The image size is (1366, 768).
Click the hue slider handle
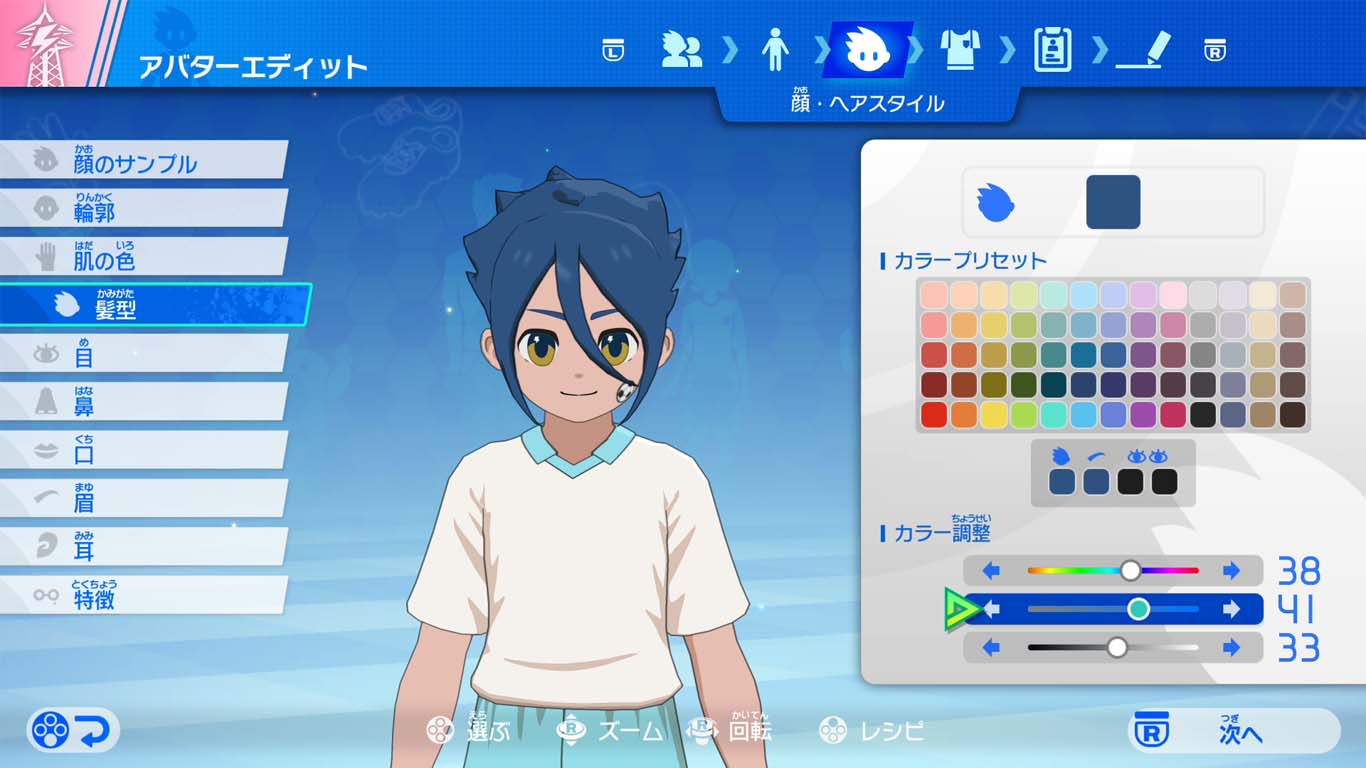[1131, 571]
